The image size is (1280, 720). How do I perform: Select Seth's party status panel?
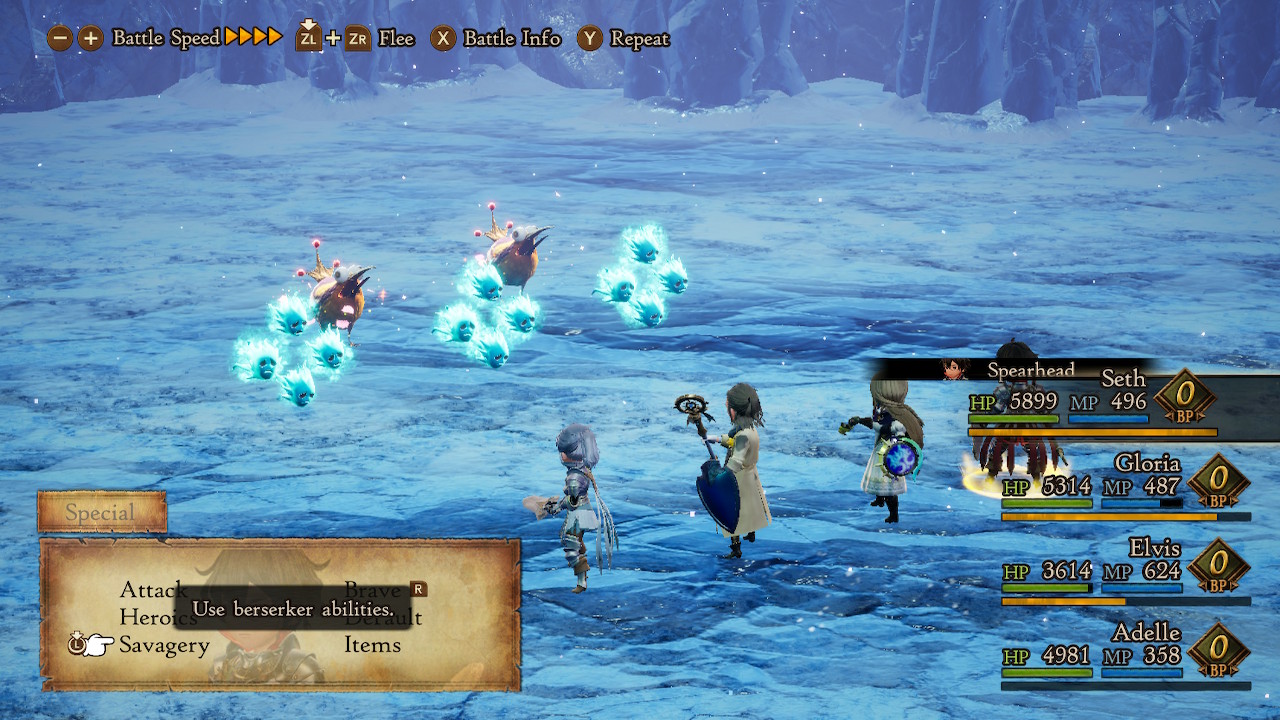pyautogui.click(x=1090, y=402)
